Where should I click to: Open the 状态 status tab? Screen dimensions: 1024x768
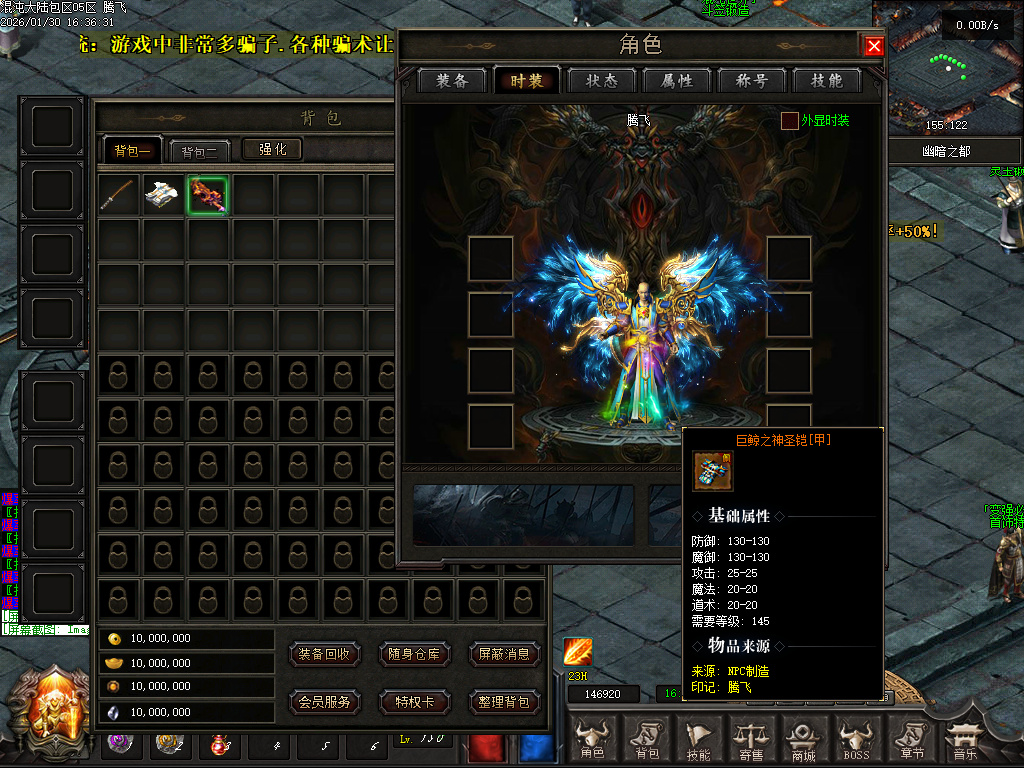point(601,81)
